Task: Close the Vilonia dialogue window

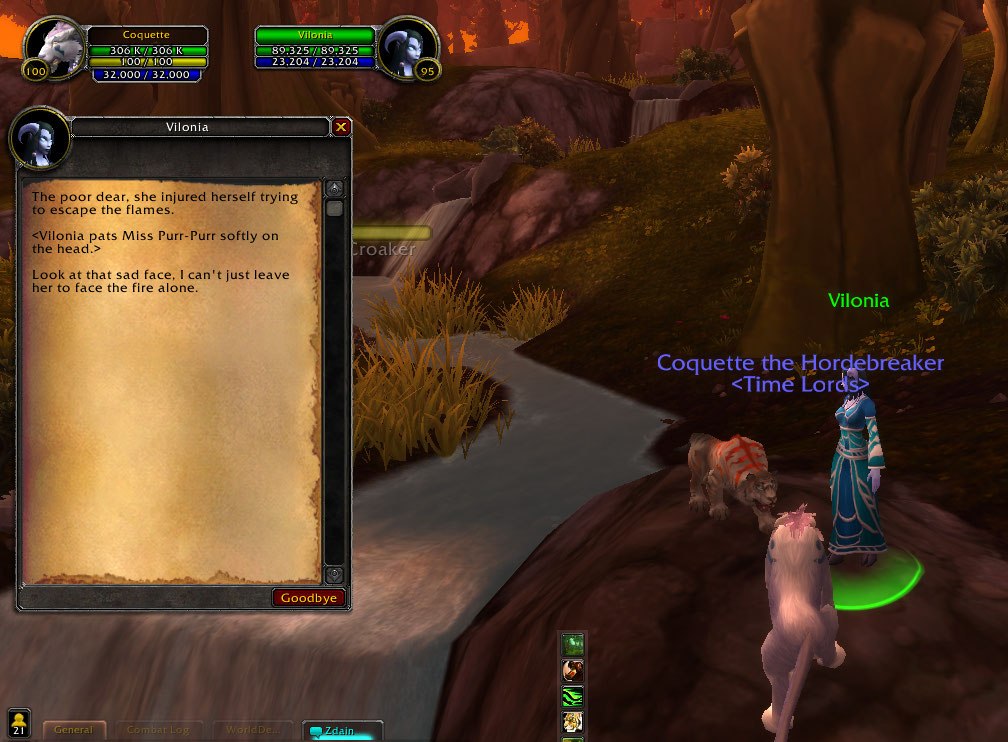Action: click(x=341, y=127)
